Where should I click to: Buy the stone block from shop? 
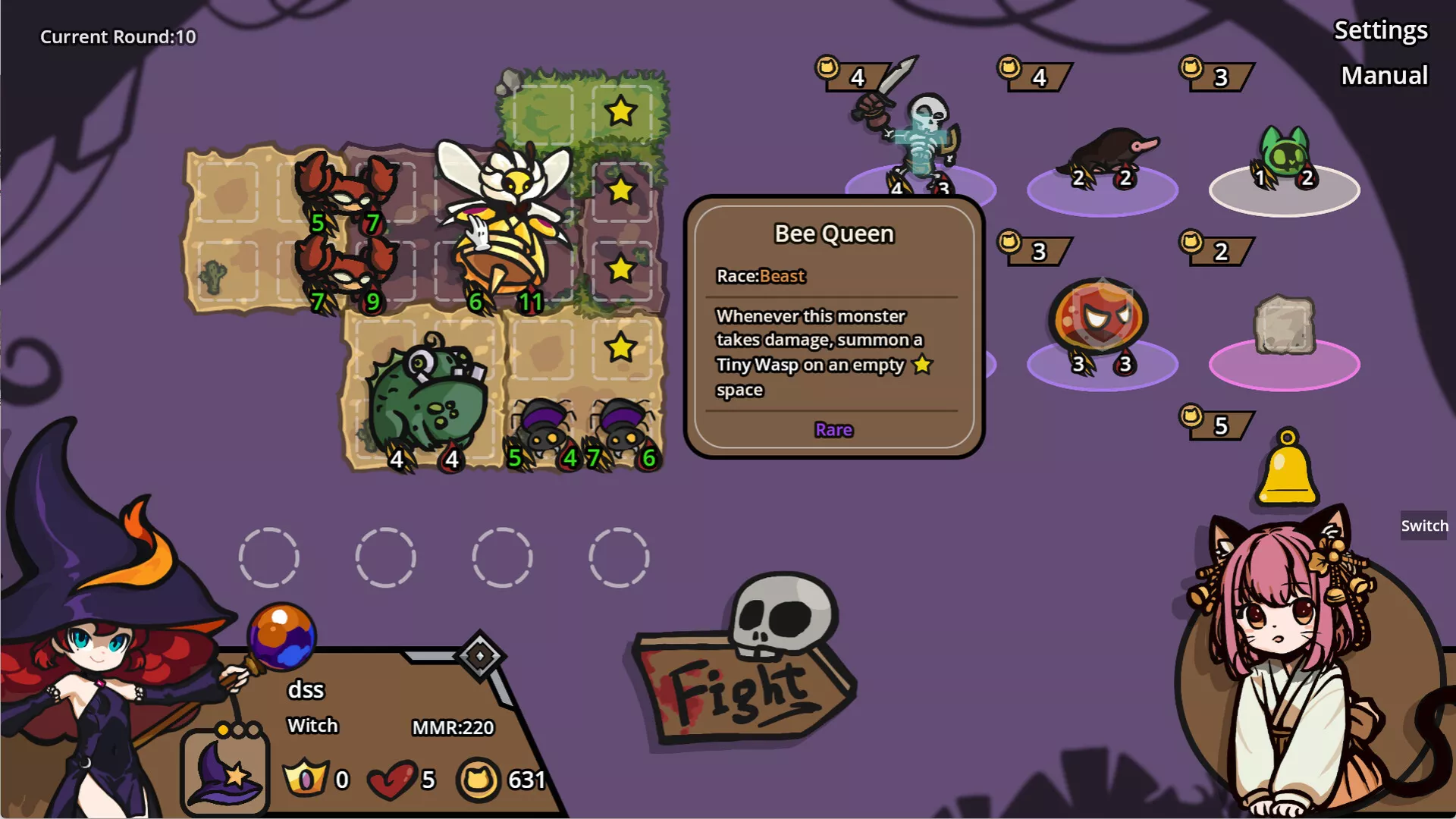(x=1284, y=326)
